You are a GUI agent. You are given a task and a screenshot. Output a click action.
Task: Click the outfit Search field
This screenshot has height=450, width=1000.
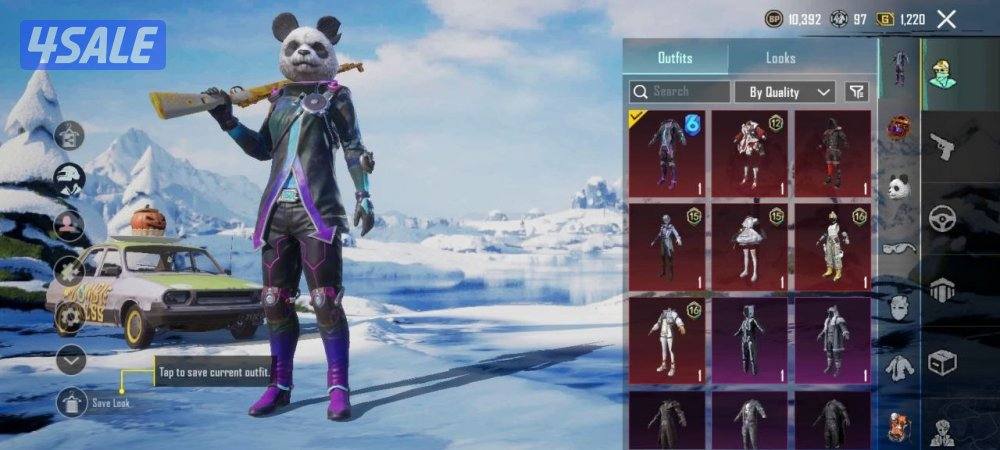[x=680, y=91]
